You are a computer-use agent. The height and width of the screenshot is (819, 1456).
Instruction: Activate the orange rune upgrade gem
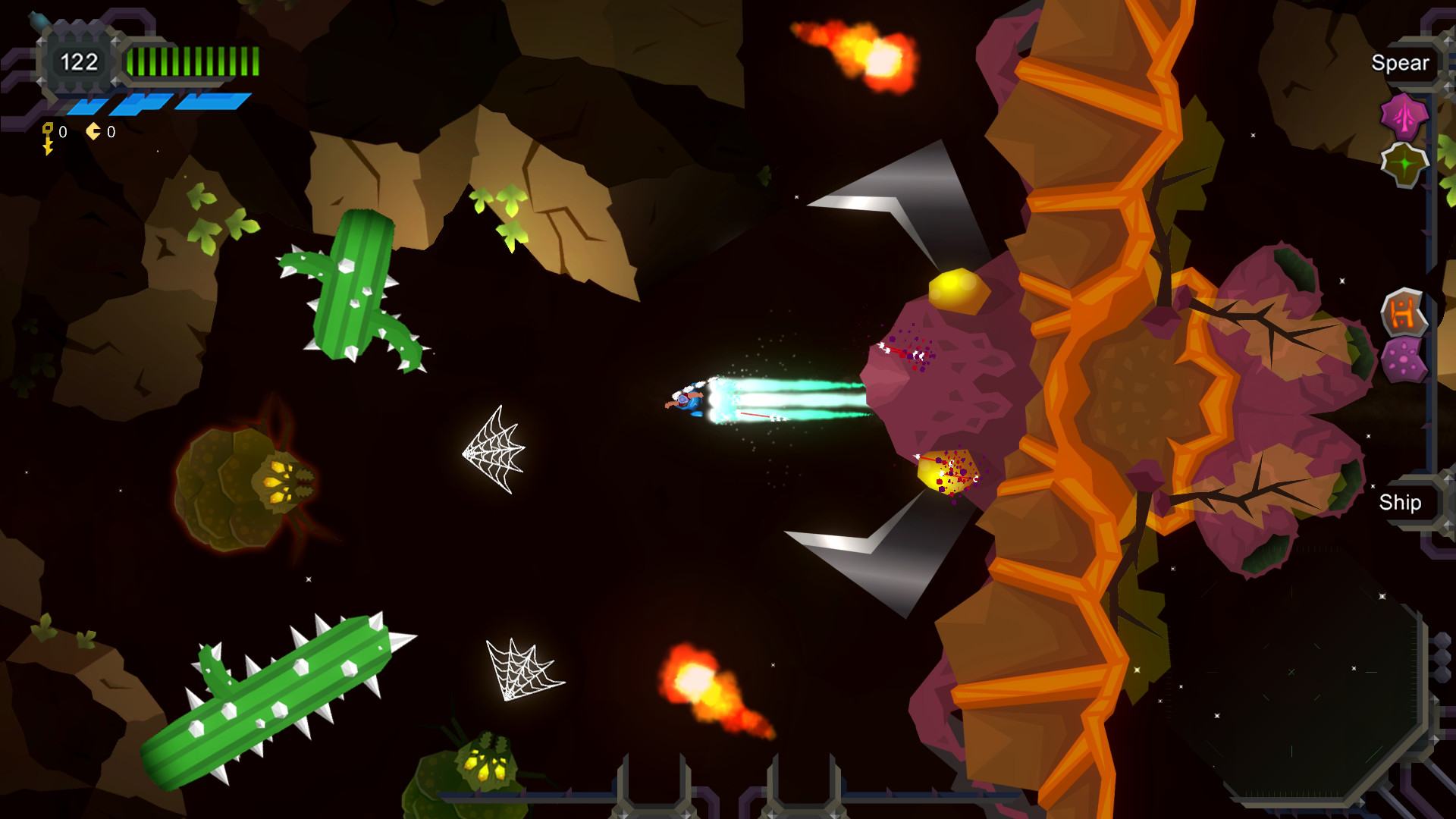click(1403, 312)
